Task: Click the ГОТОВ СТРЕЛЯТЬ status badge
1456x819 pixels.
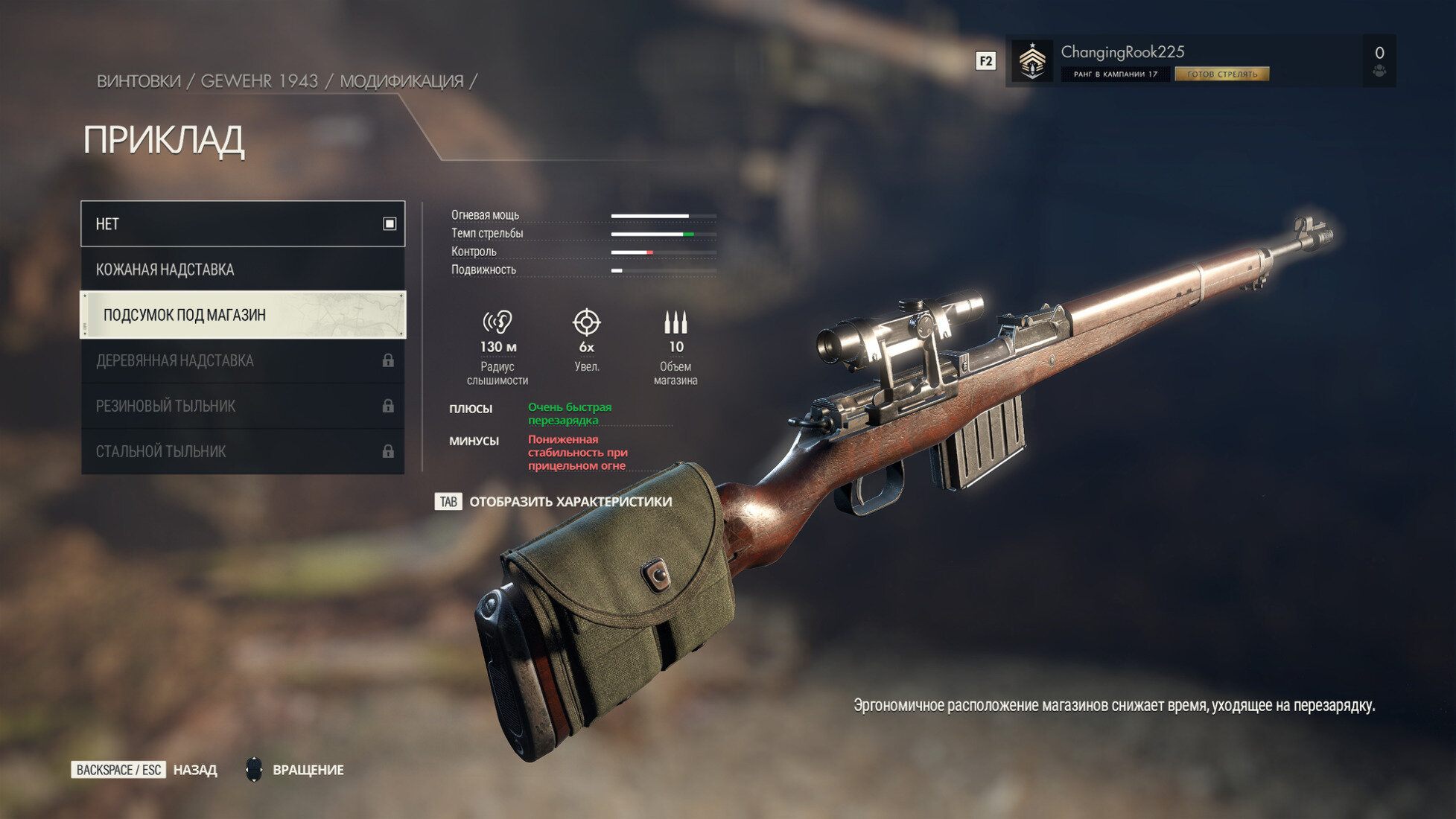Action: pos(1221,74)
